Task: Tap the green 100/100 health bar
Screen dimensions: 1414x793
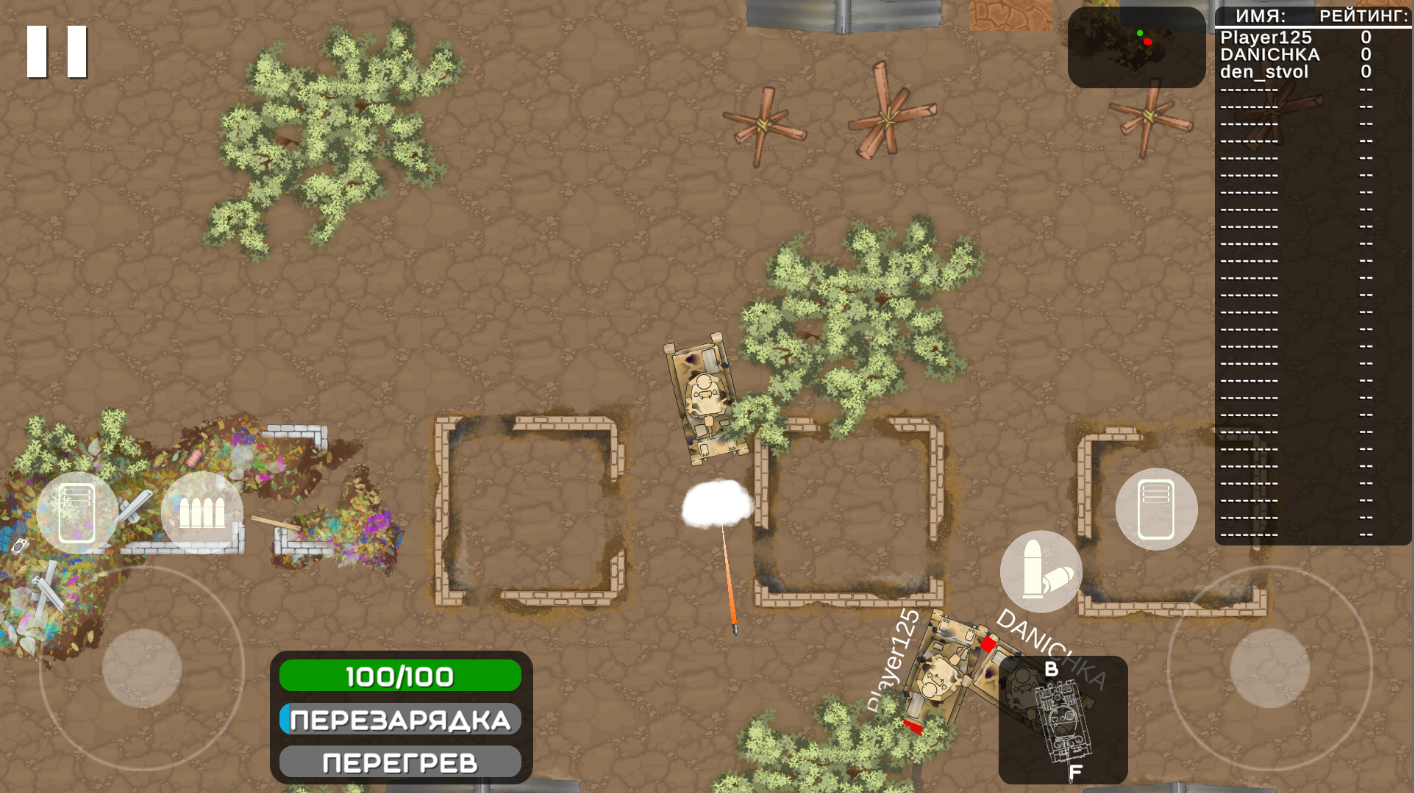Action: 400,676
